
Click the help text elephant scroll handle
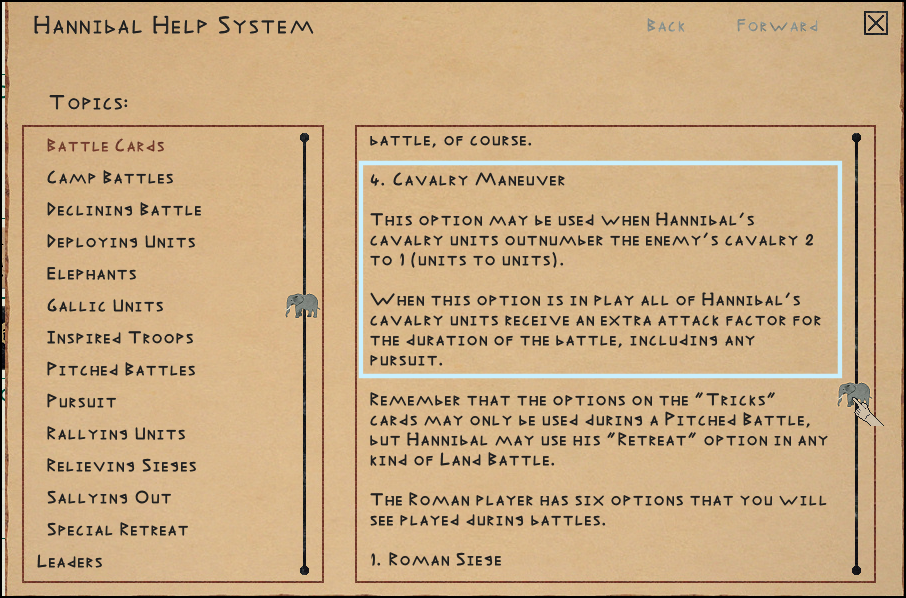[x=854, y=393]
